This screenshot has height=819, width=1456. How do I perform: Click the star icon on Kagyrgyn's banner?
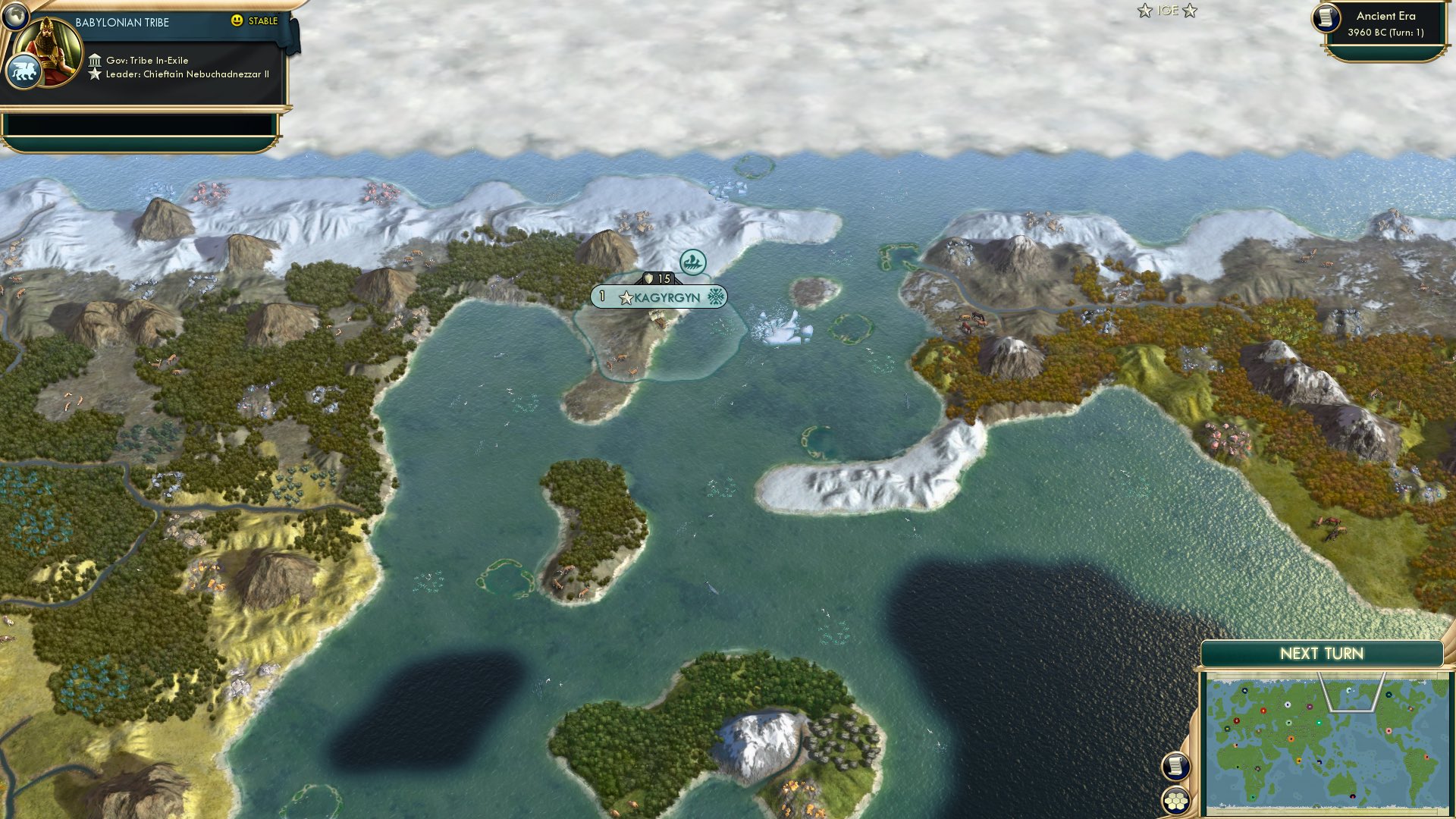(625, 298)
